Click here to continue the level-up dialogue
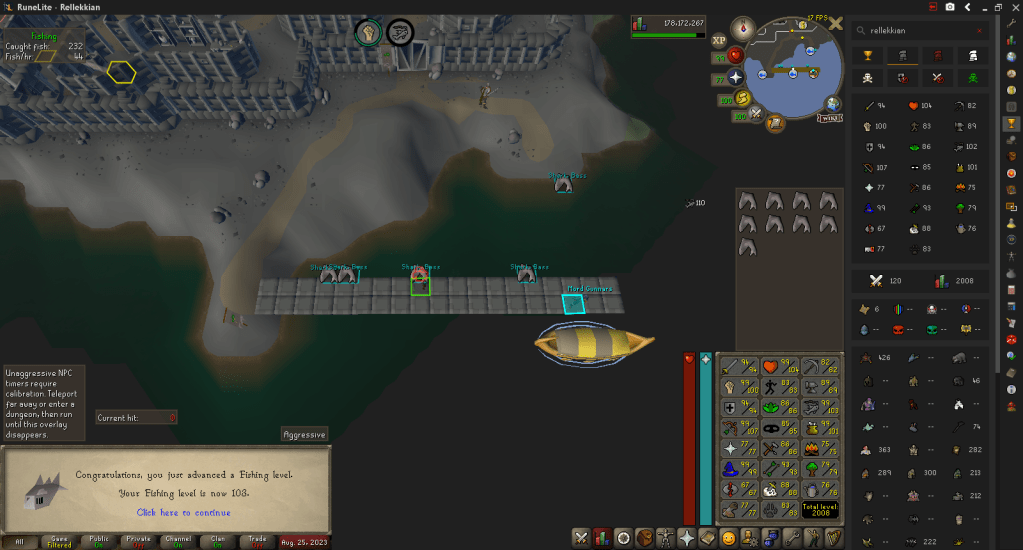The height and width of the screenshot is (550, 1023). (x=183, y=513)
